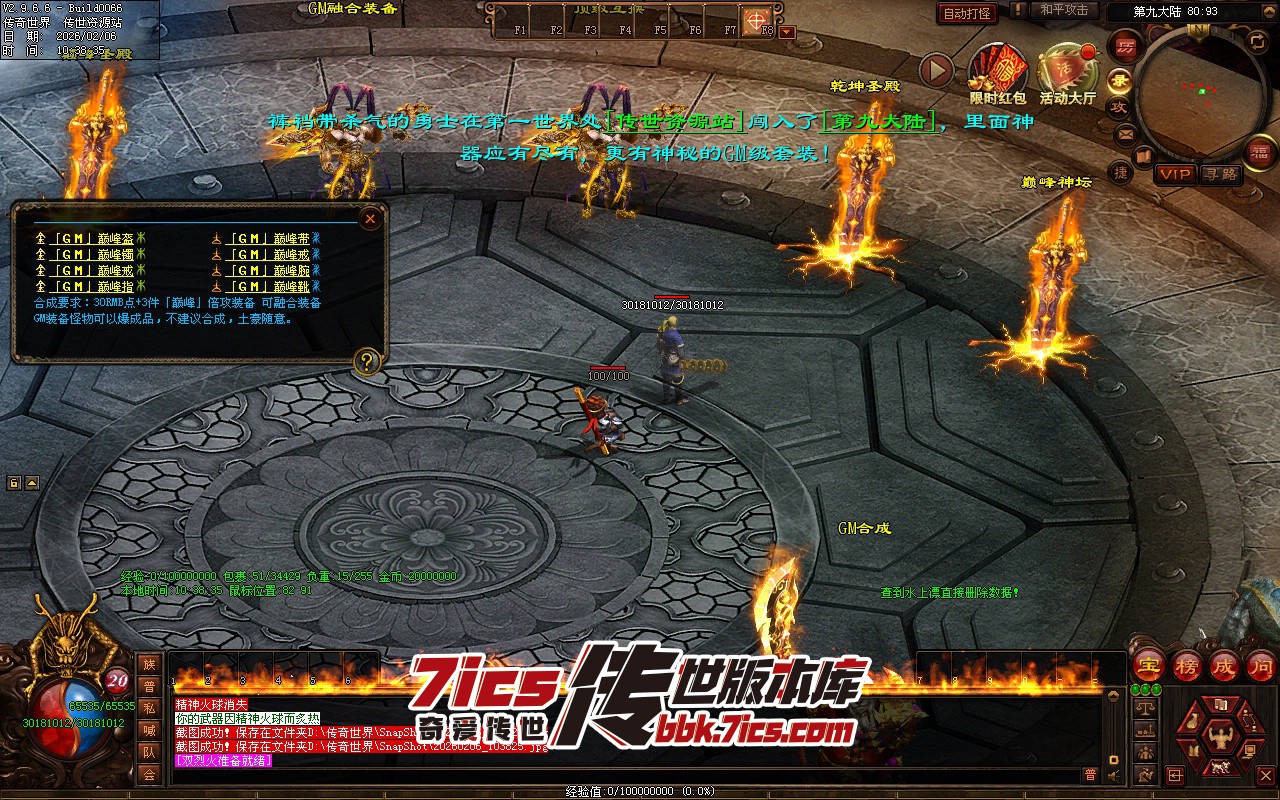Open the 福 welfare button by the minimap
This screenshot has width=1280, height=800.
(x=1259, y=151)
